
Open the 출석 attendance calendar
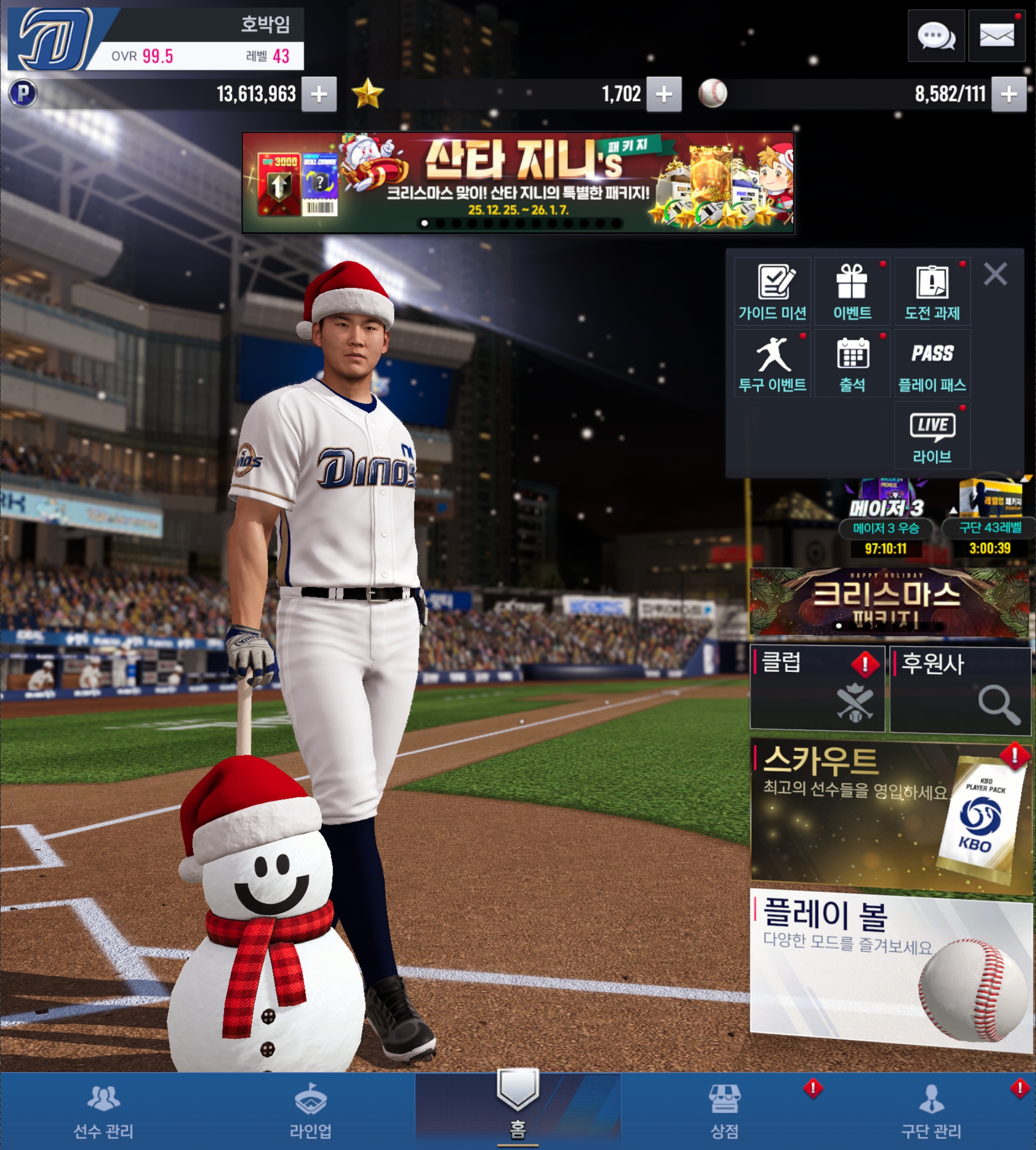click(x=852, y=364)
